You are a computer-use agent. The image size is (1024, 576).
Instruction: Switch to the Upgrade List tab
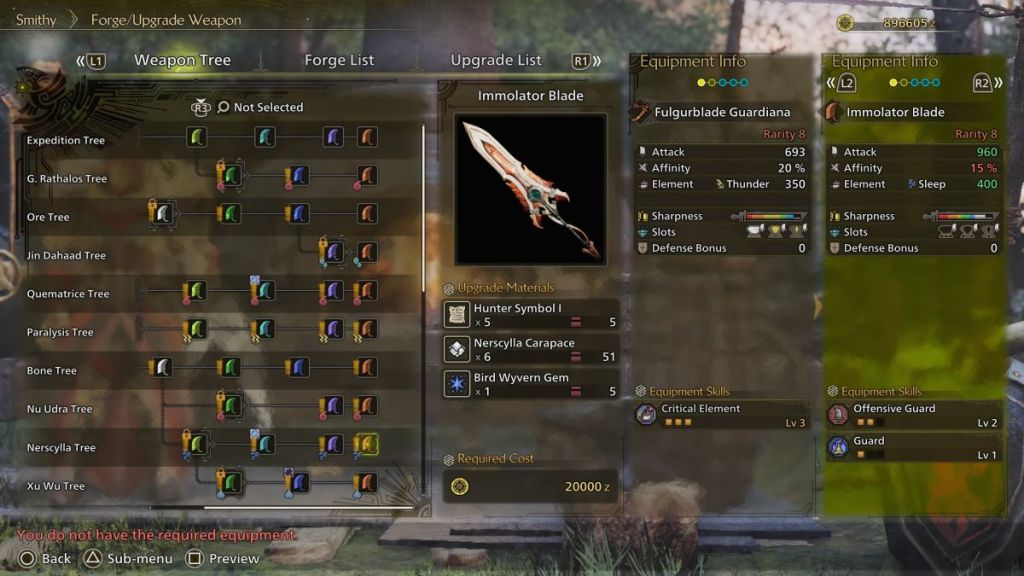pyautogui.click(x=496, y=61)
